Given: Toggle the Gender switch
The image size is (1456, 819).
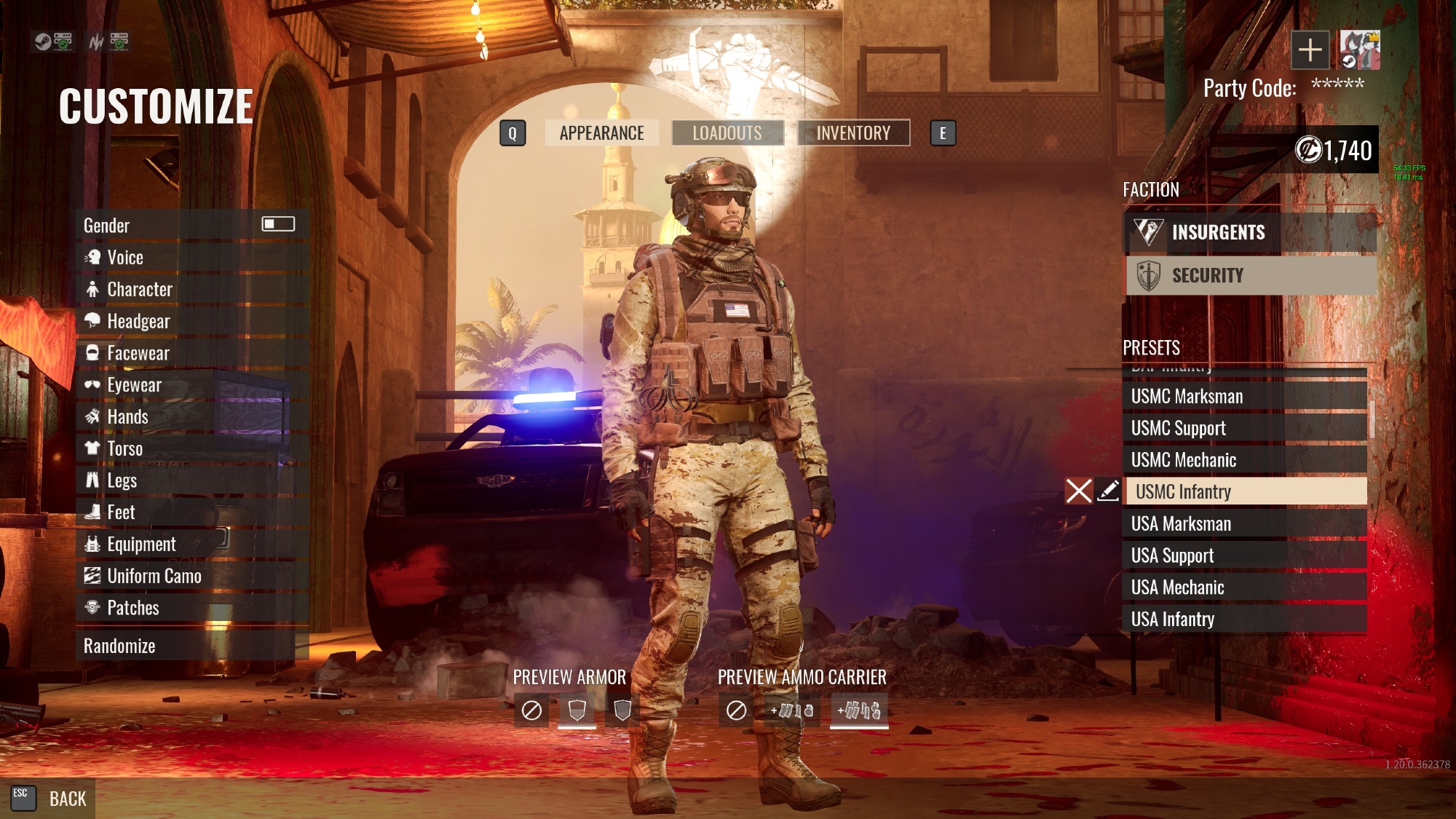Looking at the screenshot, I should (278, 224).
